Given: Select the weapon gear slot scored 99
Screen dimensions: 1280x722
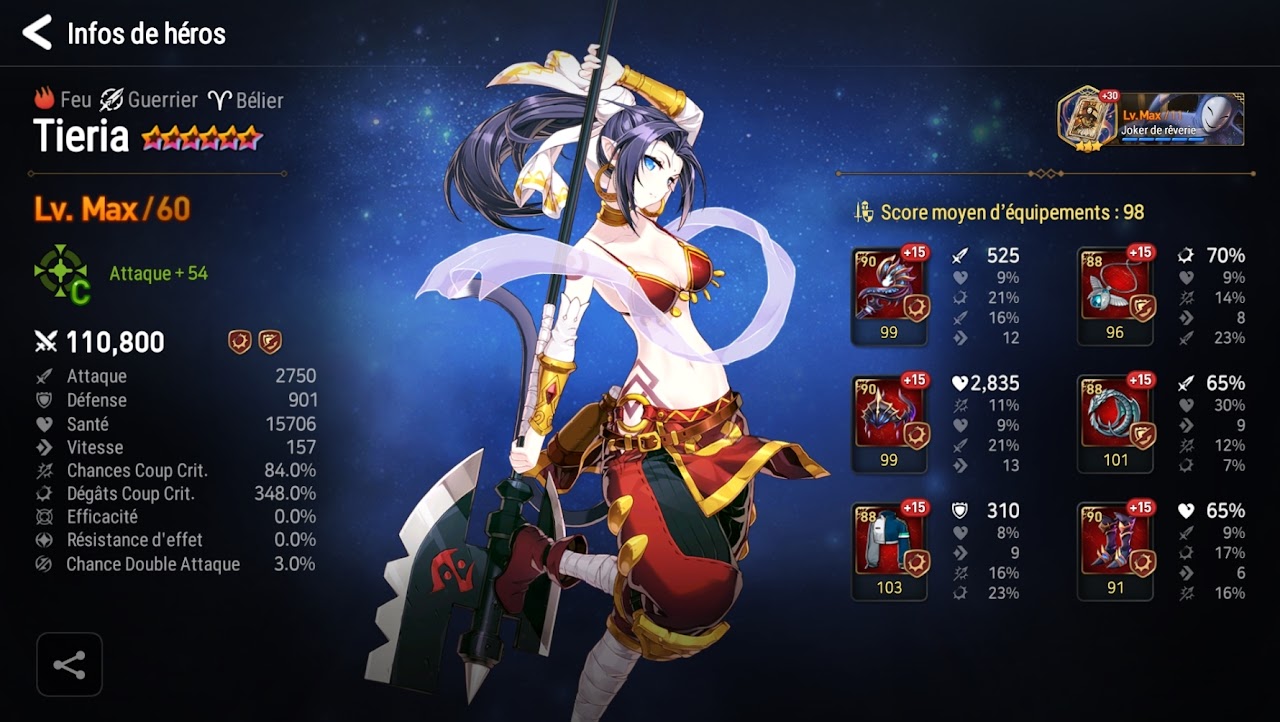Looking at the screenshot, I should click(889, 295).
